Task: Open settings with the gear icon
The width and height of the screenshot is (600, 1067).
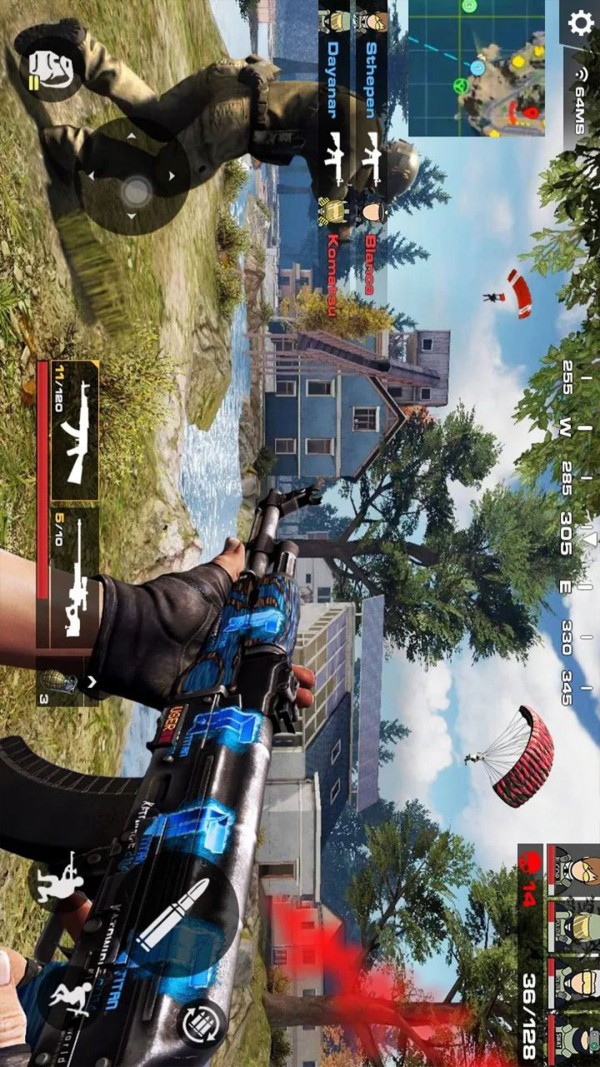Action: 580,23
